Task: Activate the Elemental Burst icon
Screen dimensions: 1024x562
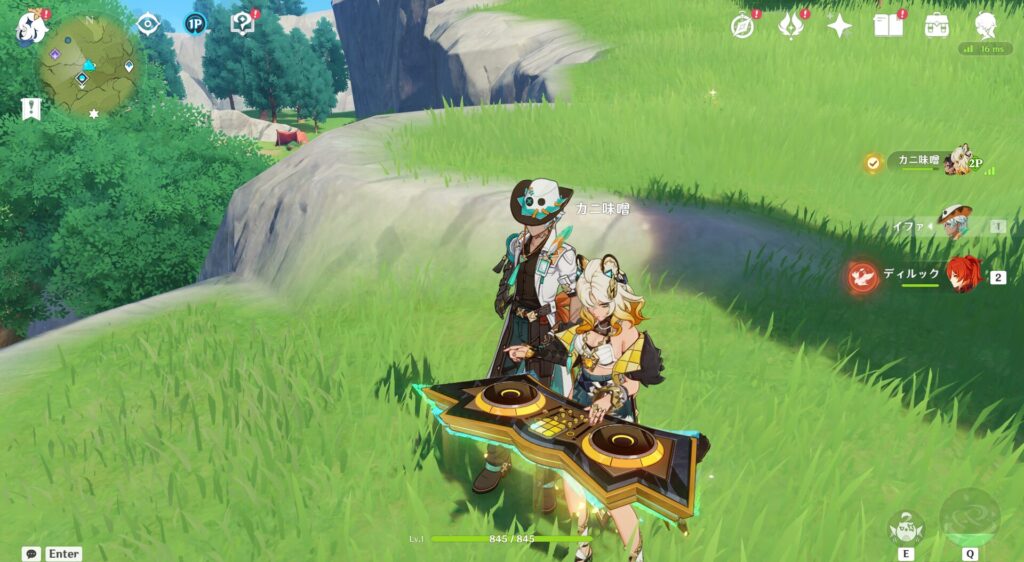Action: 969,518
